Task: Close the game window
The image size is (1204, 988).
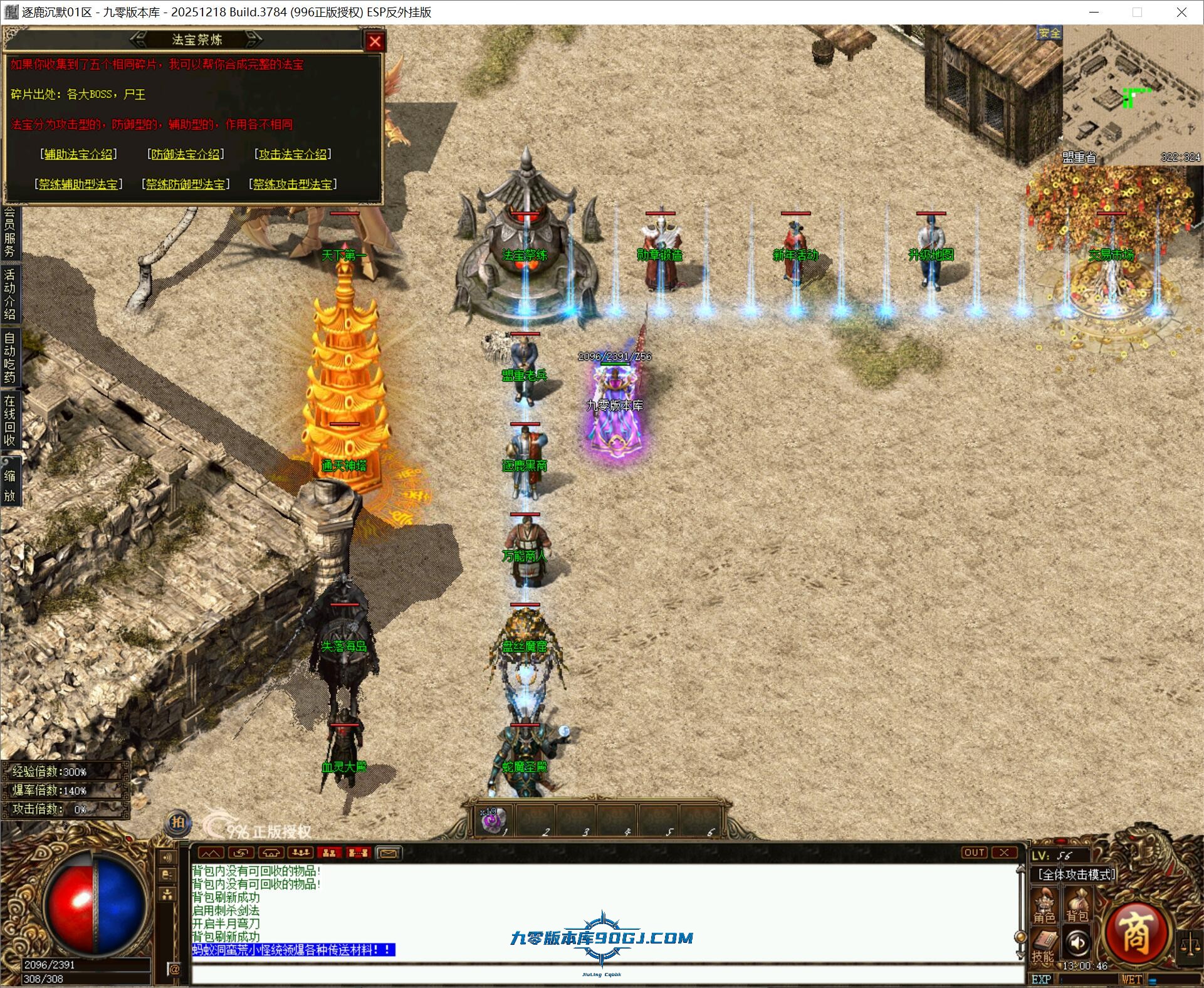Action: pyautogui.click(x=1181, y=12)
